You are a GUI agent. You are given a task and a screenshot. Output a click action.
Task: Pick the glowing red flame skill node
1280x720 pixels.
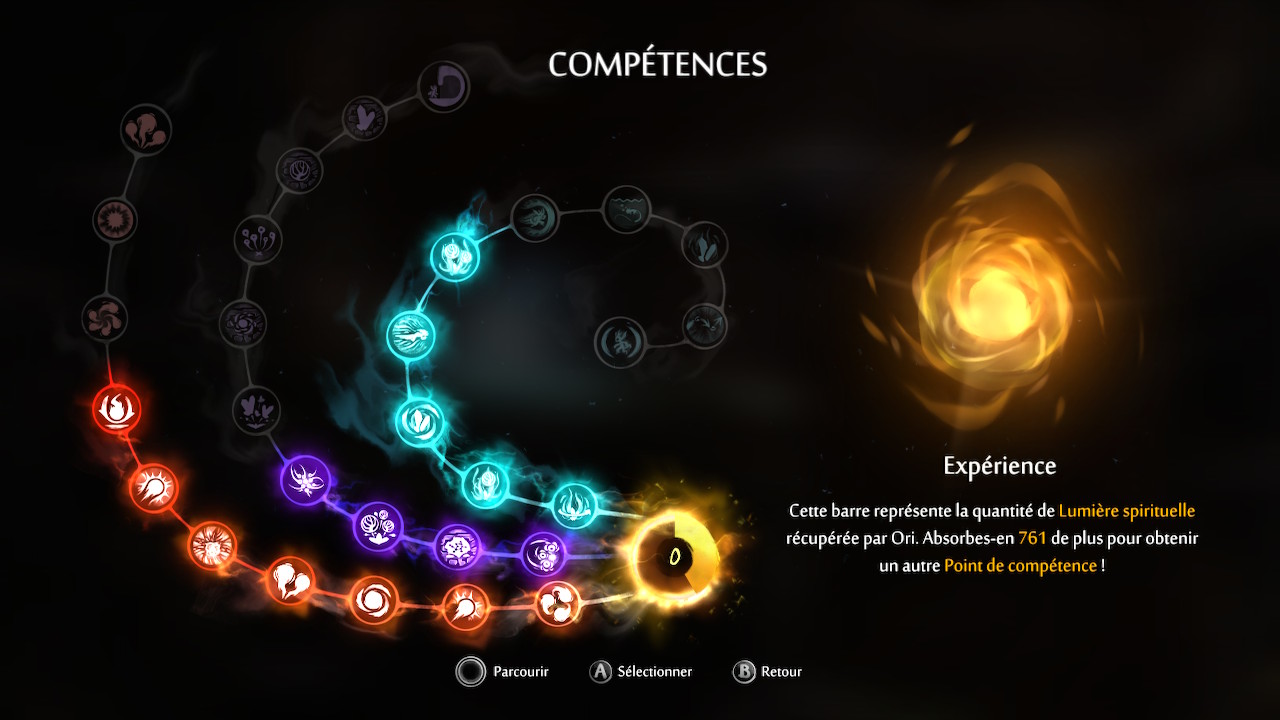(x=117, y=409)
